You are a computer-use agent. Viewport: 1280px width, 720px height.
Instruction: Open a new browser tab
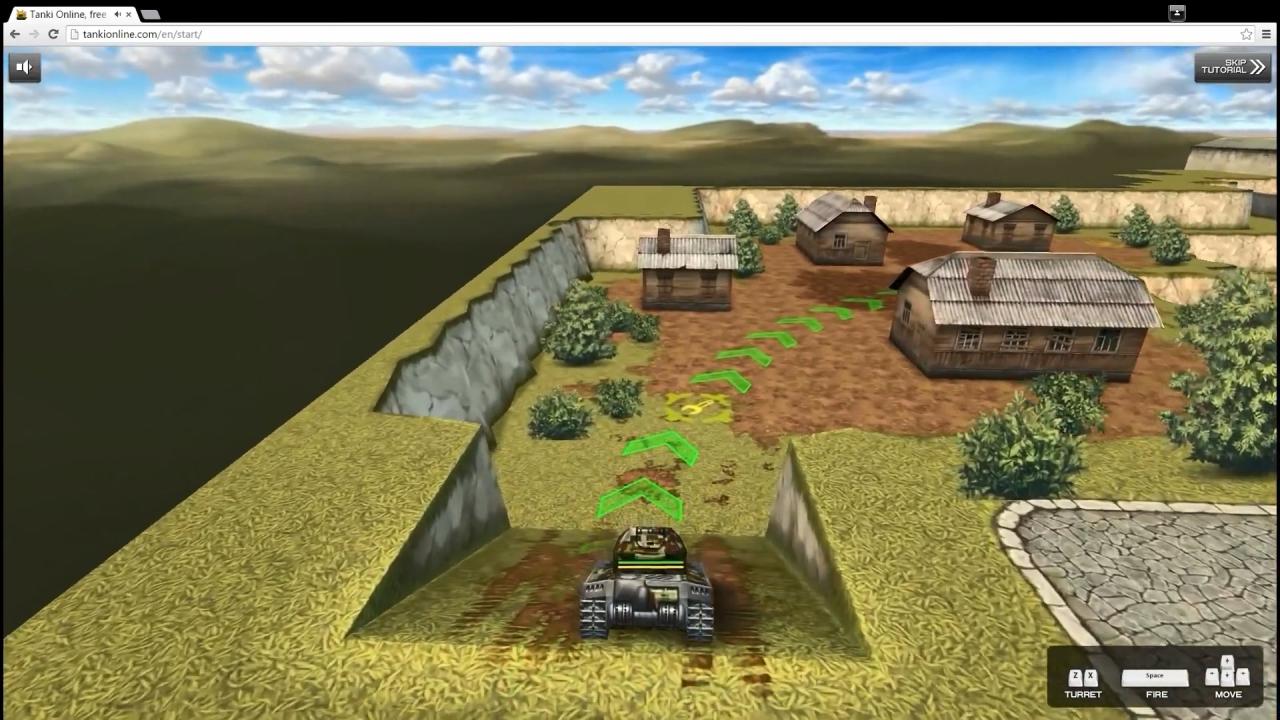pos(150,15)
